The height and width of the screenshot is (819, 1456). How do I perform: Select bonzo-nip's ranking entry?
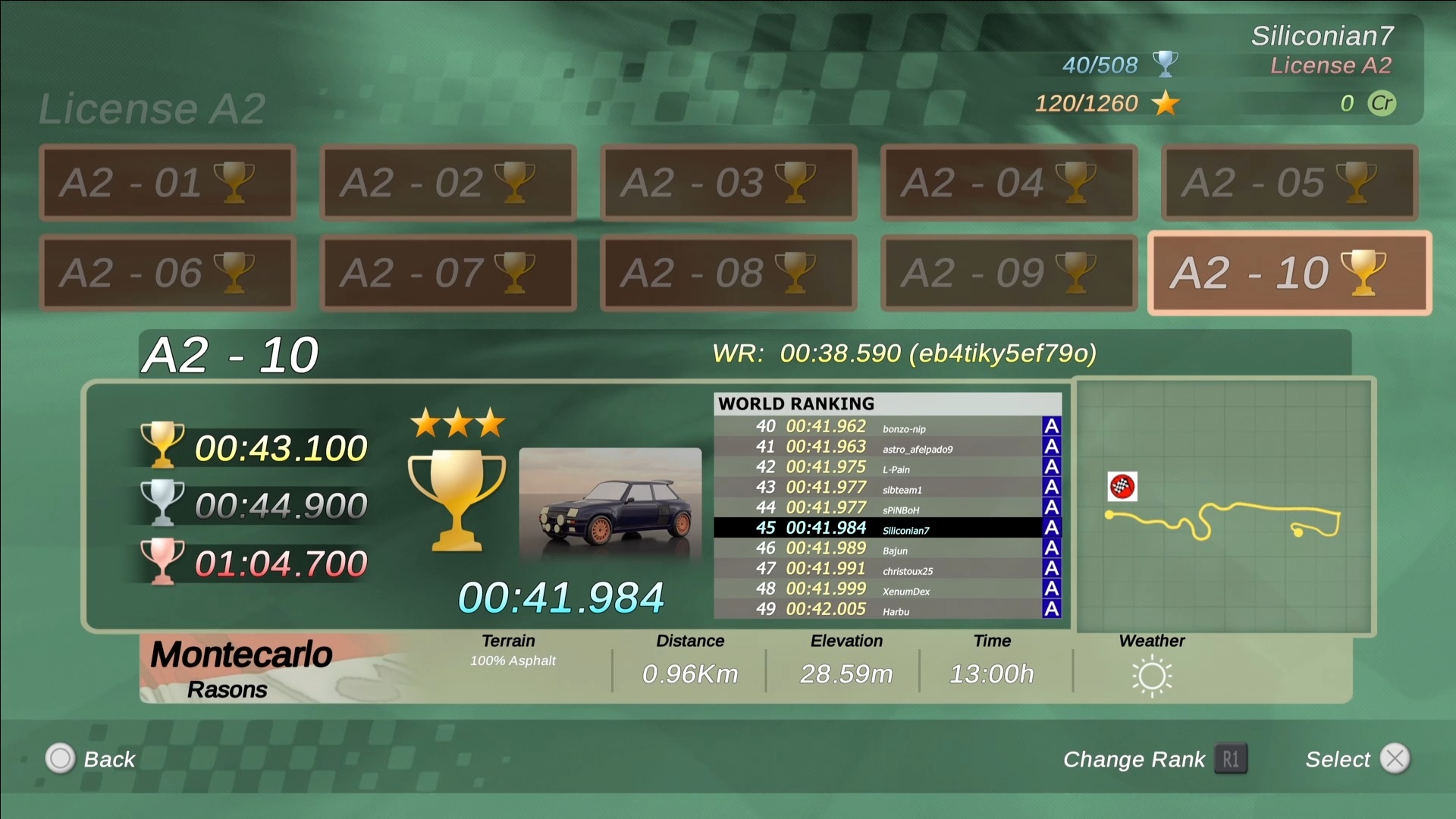pyautogui.click(x=887, y=427)
